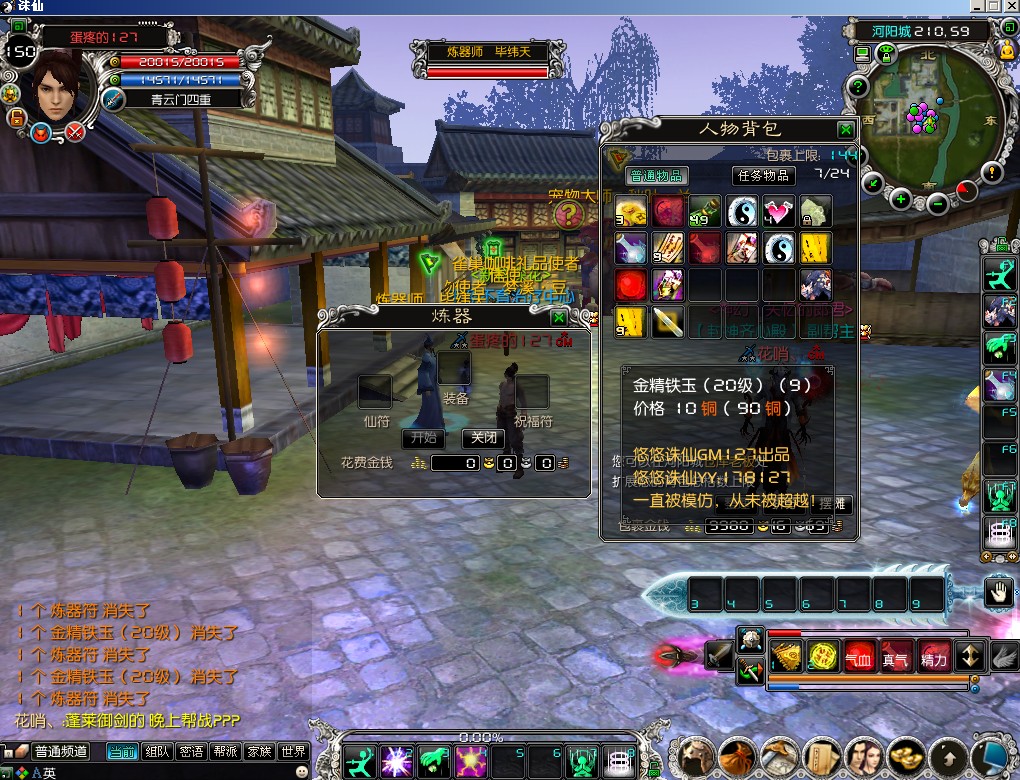Click the 祝福符 slot in the 炼器 window
Screen dimensions: 1020x780
tap(532, 392)
